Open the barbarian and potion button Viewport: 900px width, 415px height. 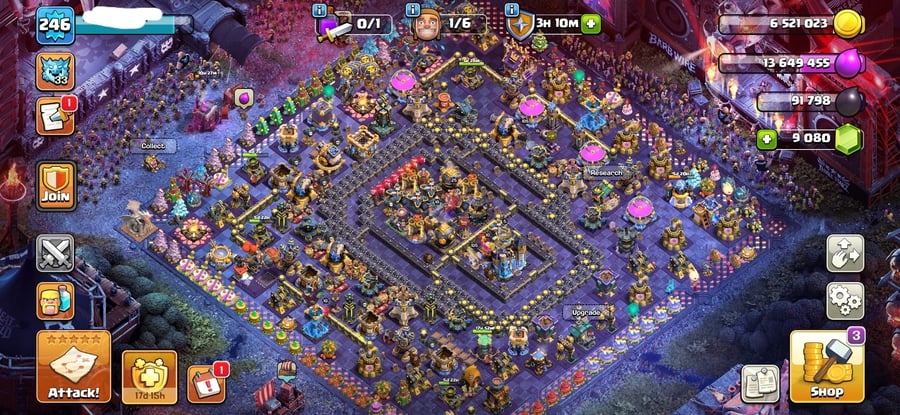point(56,299)
